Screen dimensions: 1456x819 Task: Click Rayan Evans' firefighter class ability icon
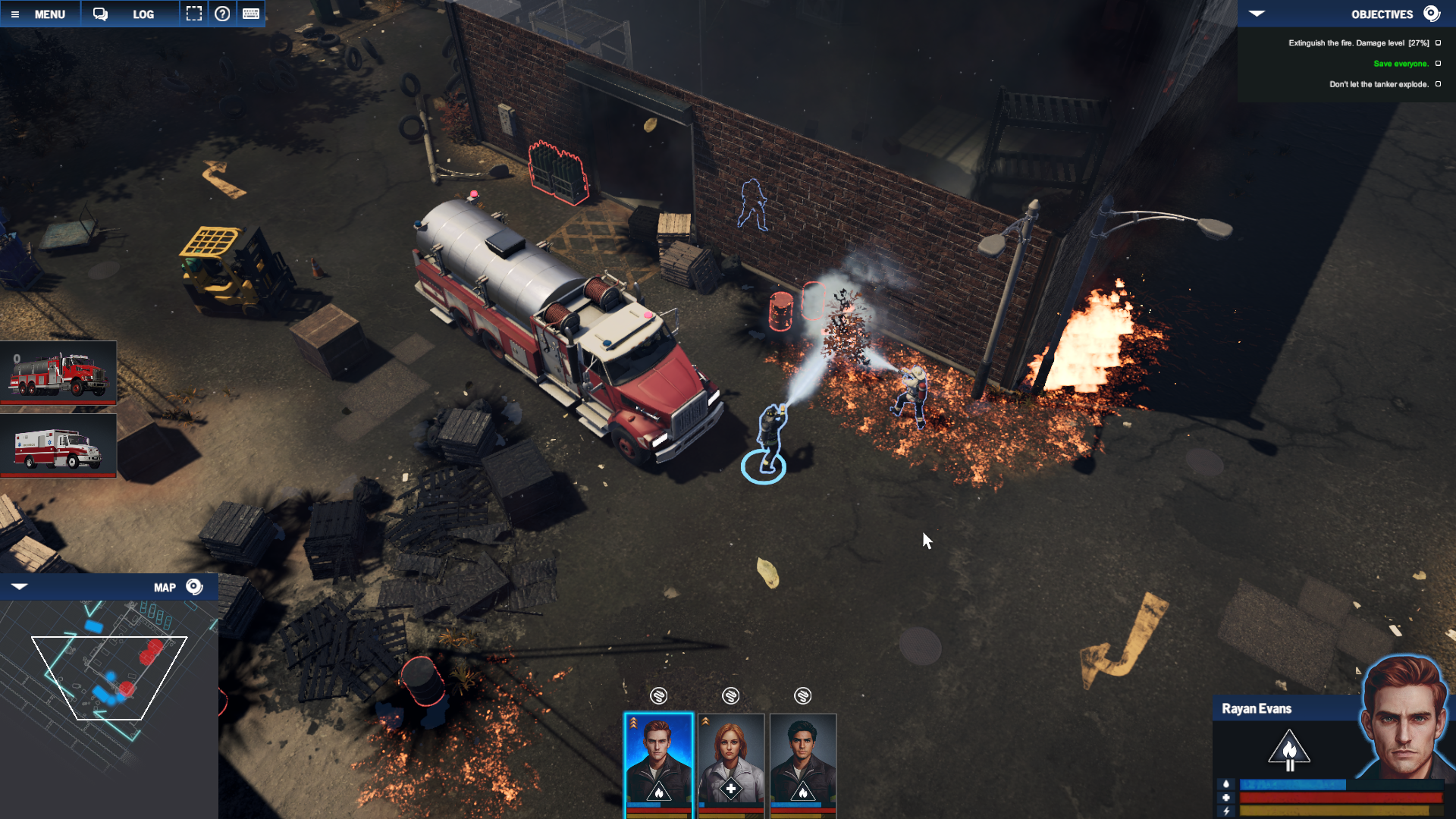click(x=1288, y=750)
